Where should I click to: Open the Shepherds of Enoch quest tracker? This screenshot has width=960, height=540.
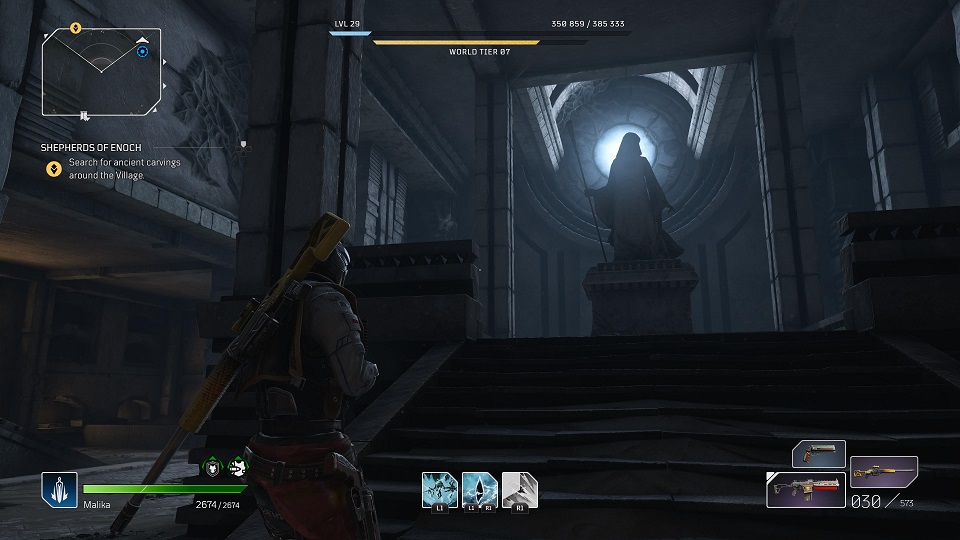coord(91,147)
